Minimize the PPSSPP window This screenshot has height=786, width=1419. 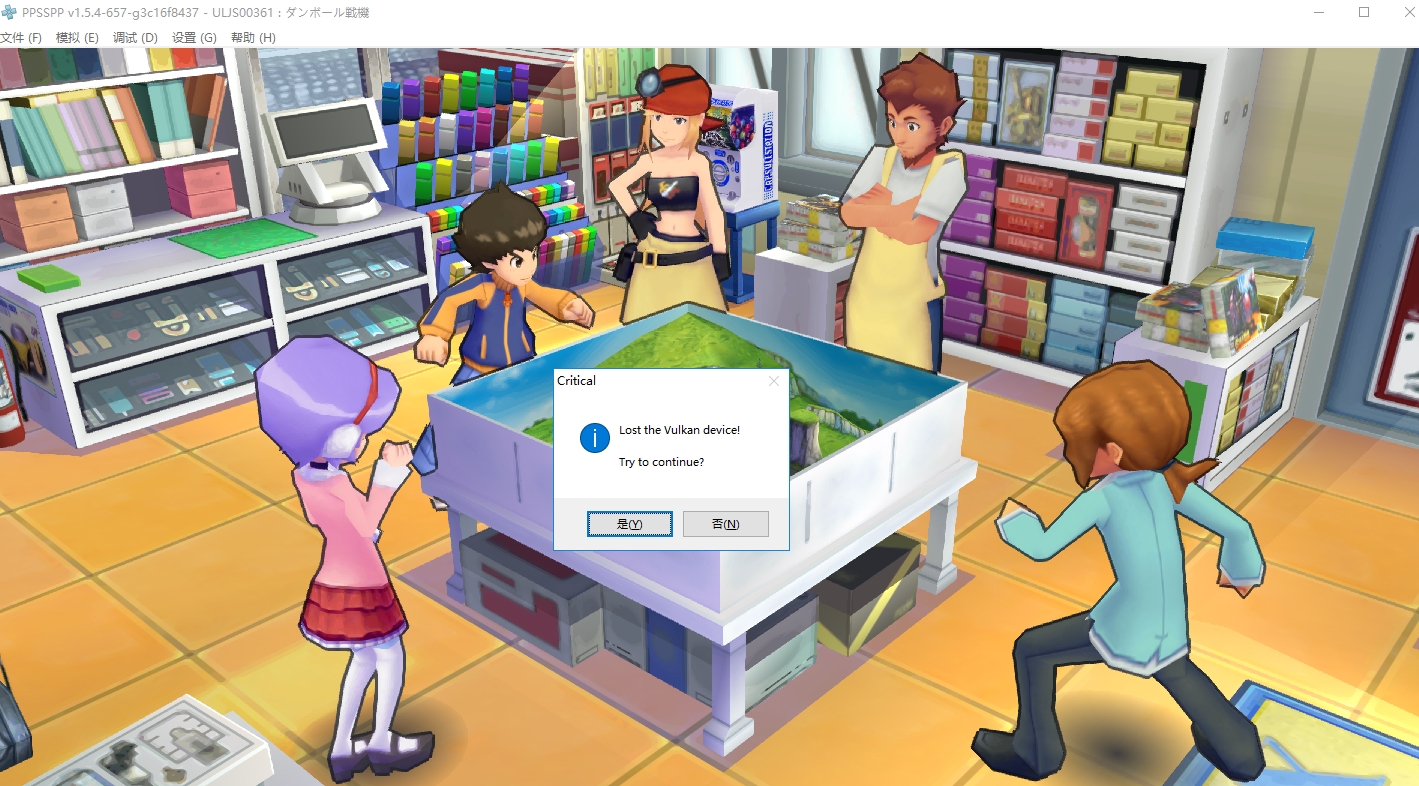[1317, 12]
